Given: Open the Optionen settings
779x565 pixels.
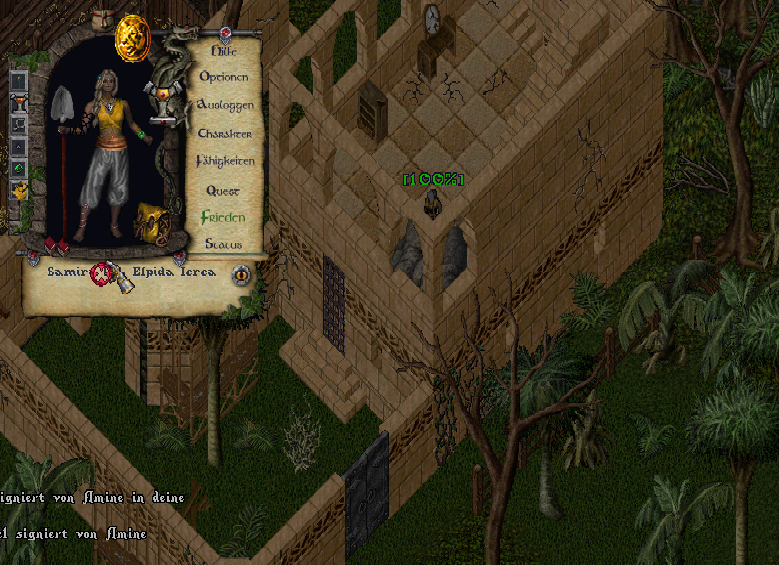Looking at the screenshot, I should coord(224,77).
